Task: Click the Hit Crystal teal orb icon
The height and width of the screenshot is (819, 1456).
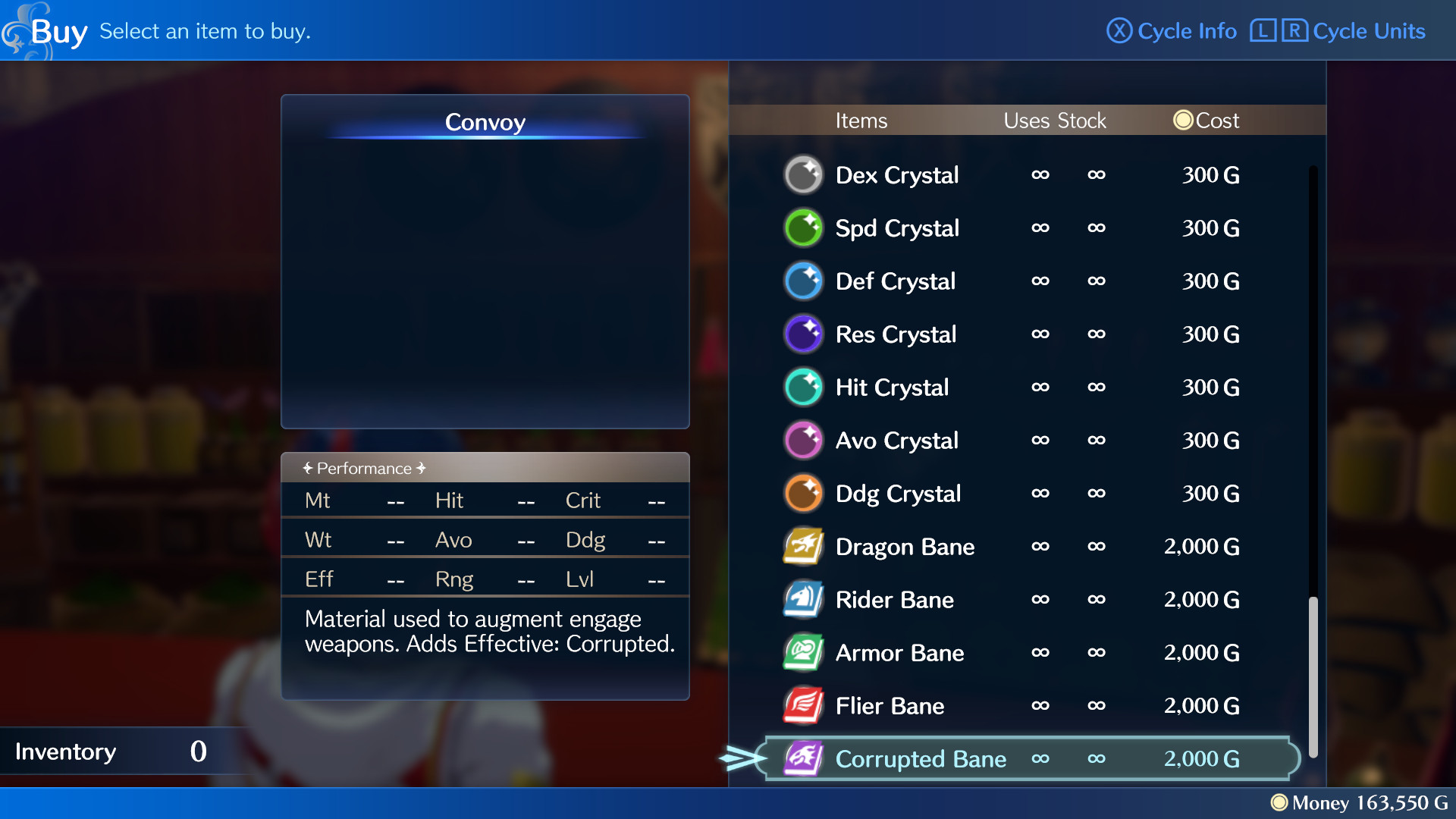Action: [803, 387]
